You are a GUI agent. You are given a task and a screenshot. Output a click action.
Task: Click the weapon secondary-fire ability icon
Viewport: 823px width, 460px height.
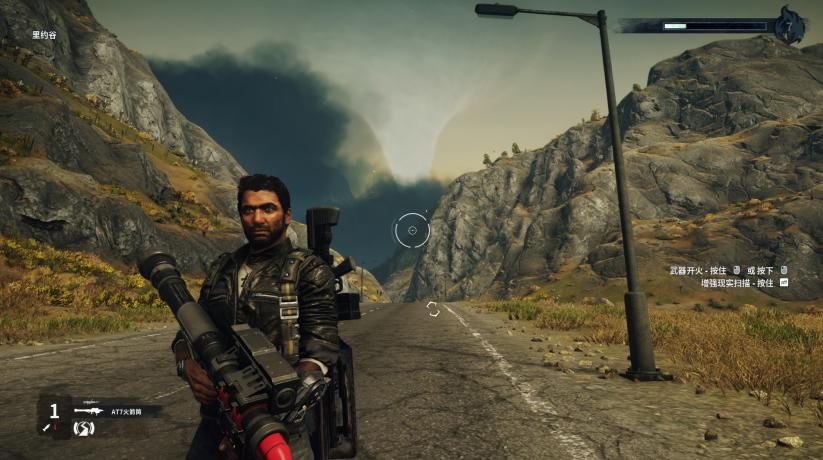coord(83,428)
